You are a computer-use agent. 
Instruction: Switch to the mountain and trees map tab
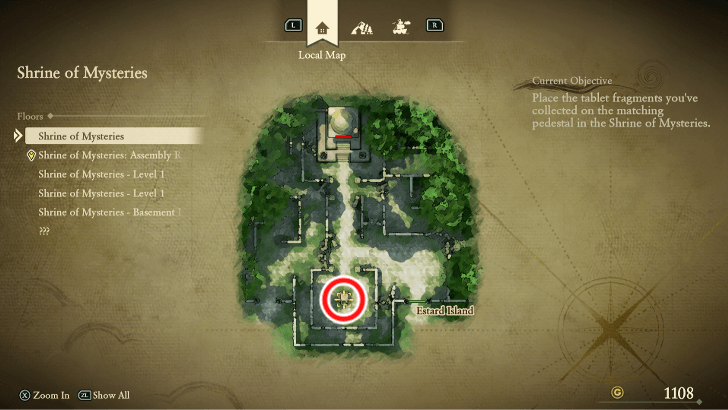coord(364,26)
